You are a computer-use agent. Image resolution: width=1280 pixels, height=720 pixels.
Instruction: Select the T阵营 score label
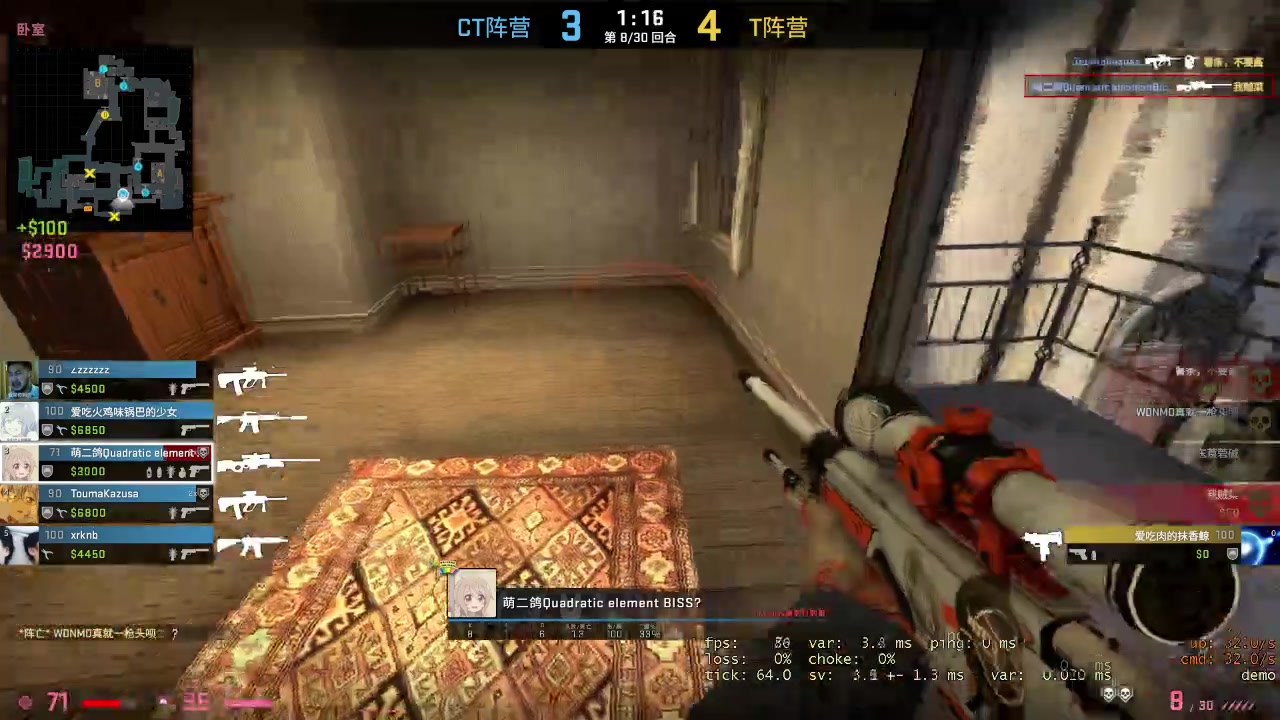tap(779, 27)
